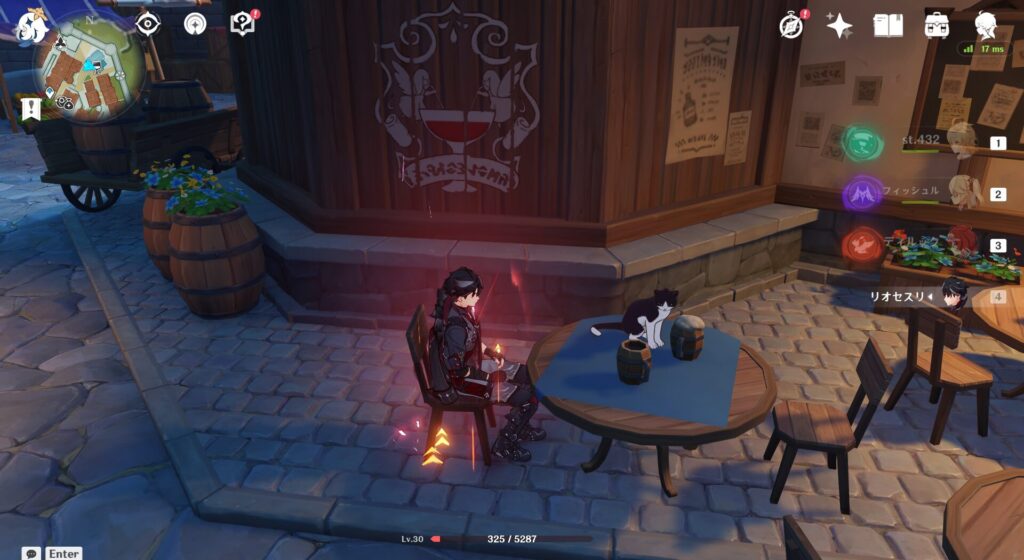
Task: Switch to party member フィッシュル
Action: tap(964, 192)
